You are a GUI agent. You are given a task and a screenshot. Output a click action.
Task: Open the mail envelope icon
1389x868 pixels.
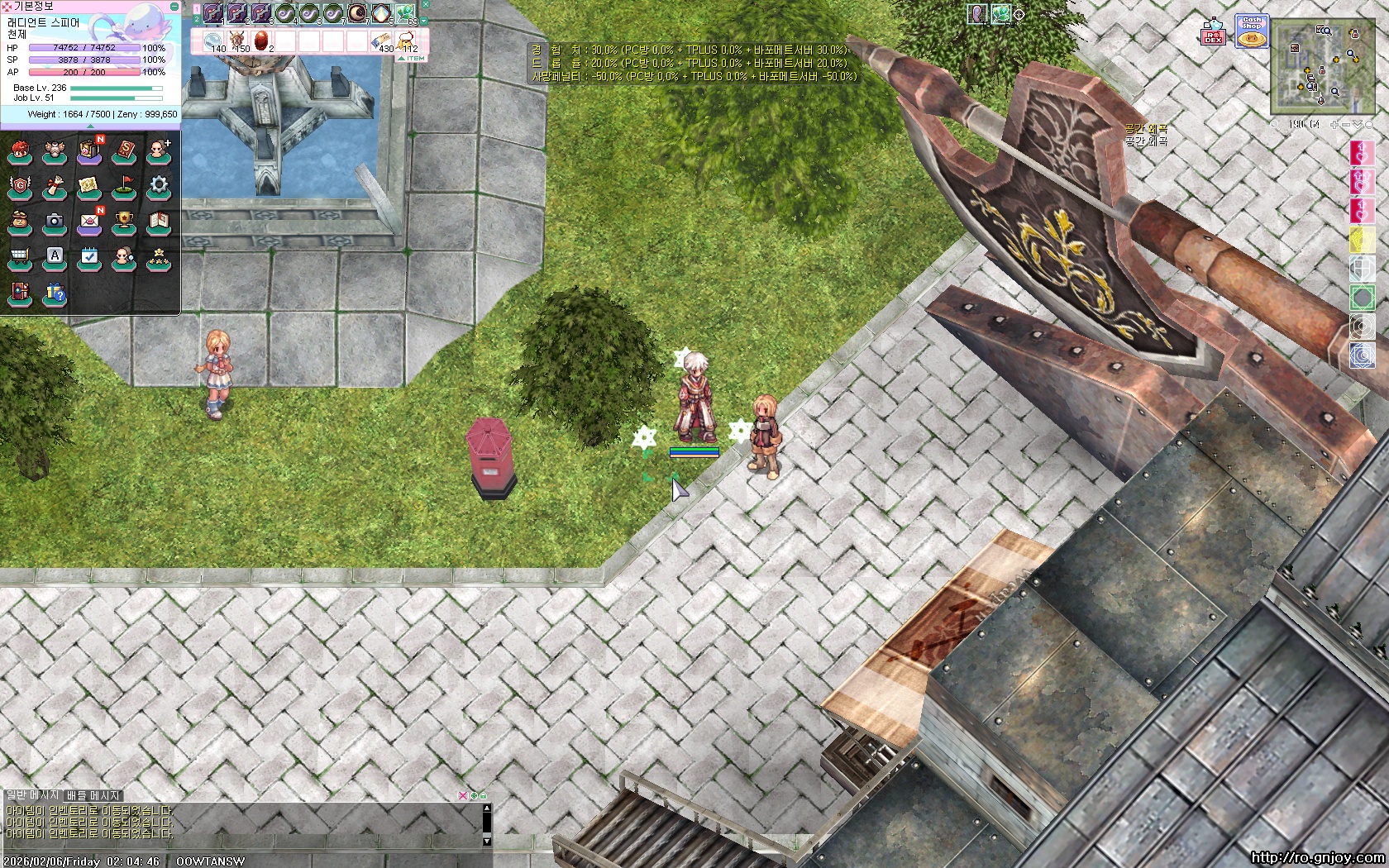pyautogui.click(x=89, y=222)
